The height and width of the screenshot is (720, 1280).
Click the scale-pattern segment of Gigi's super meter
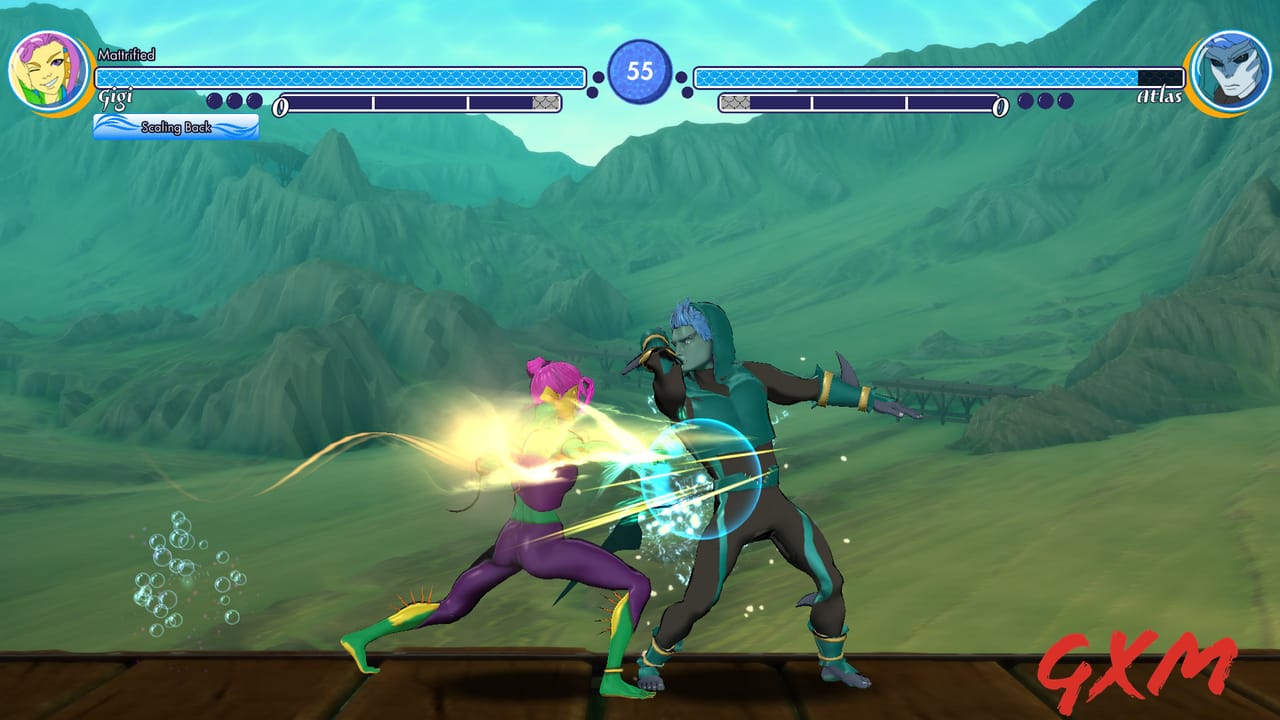pyautogui.click(x=545, y=104)
